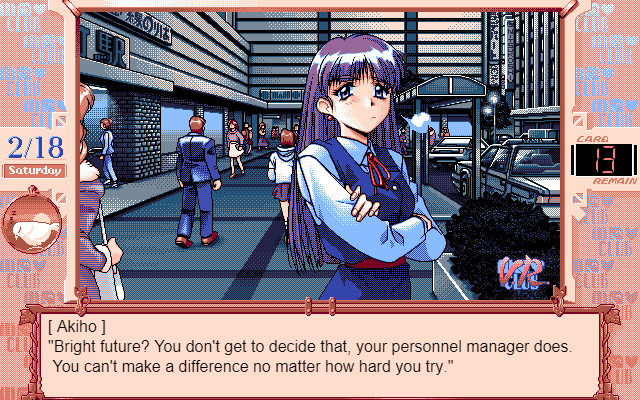Click the dialogue box to advance Akiho's line
The image size is (640, 400).
tap(320, 350)
